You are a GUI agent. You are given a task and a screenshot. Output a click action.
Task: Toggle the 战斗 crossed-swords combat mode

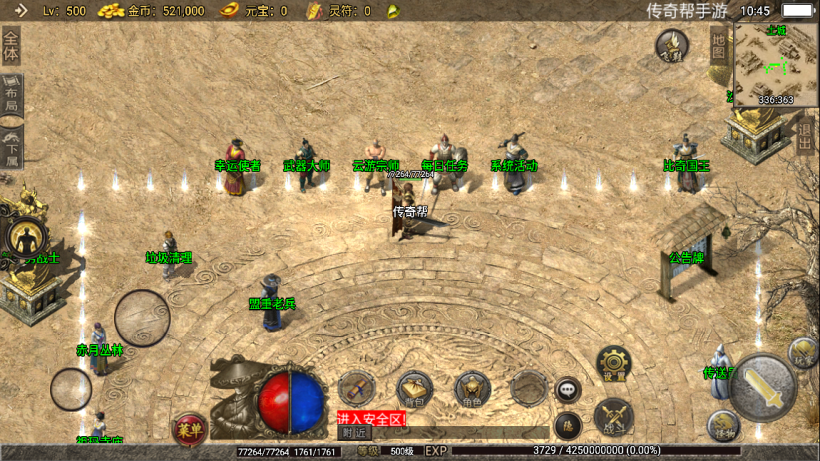[613, 417]
